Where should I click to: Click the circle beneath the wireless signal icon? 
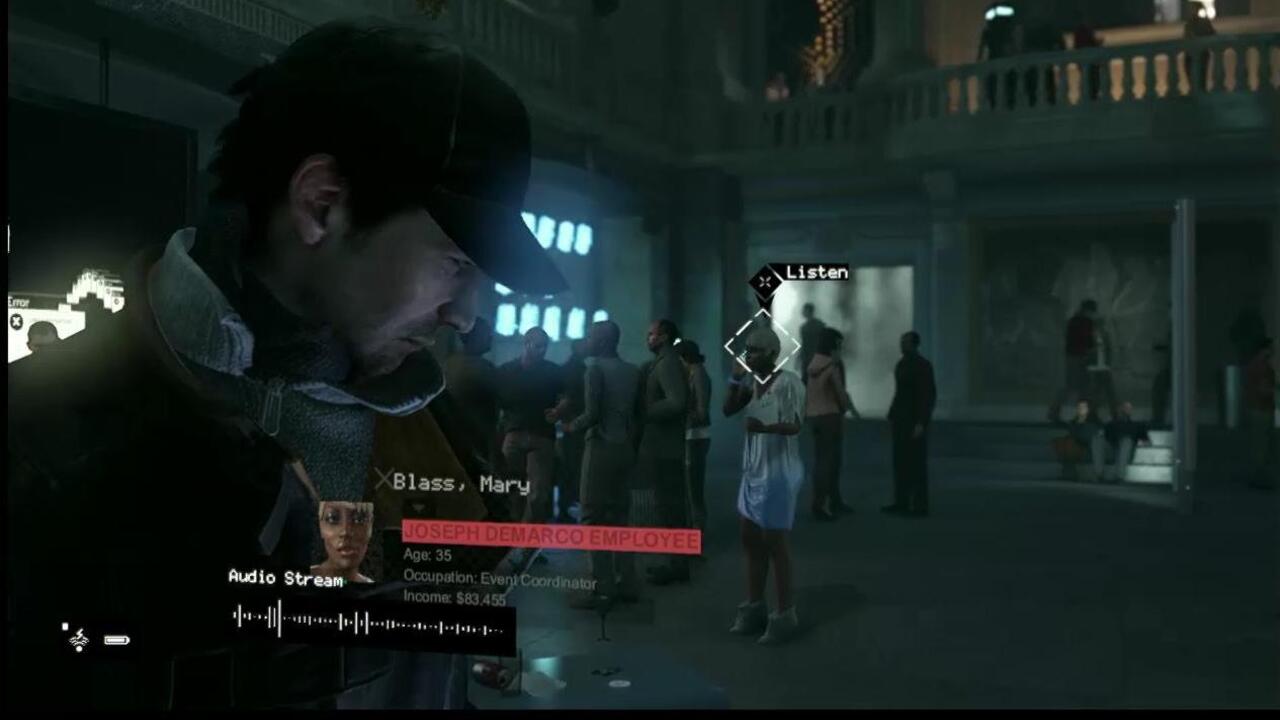coord(79,649)
